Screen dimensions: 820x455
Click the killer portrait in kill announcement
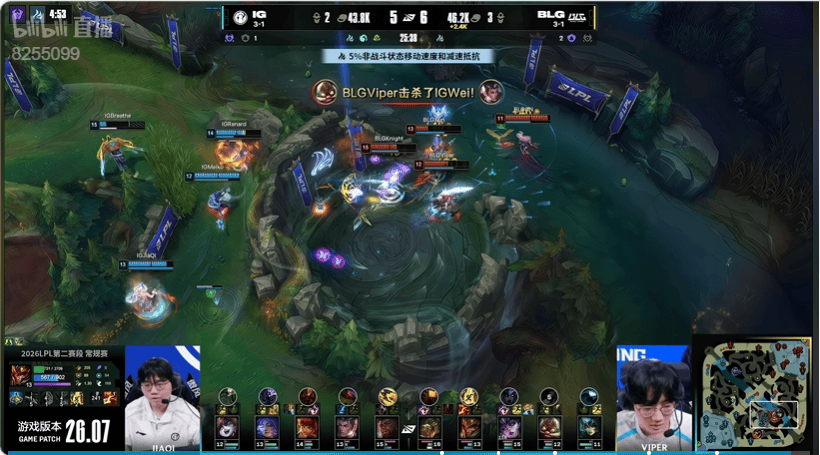click(325, 92)
